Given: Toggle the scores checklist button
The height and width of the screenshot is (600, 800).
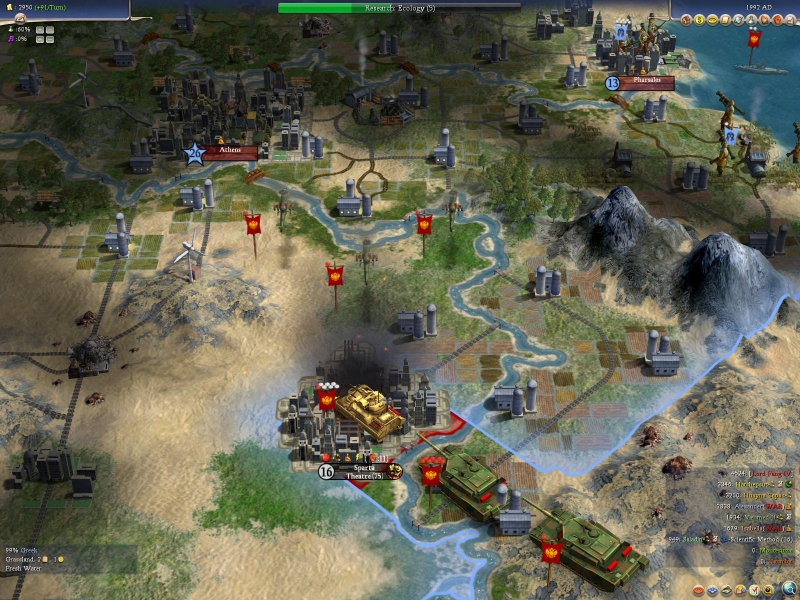Looking at the screenshot, I should (754, 590).
